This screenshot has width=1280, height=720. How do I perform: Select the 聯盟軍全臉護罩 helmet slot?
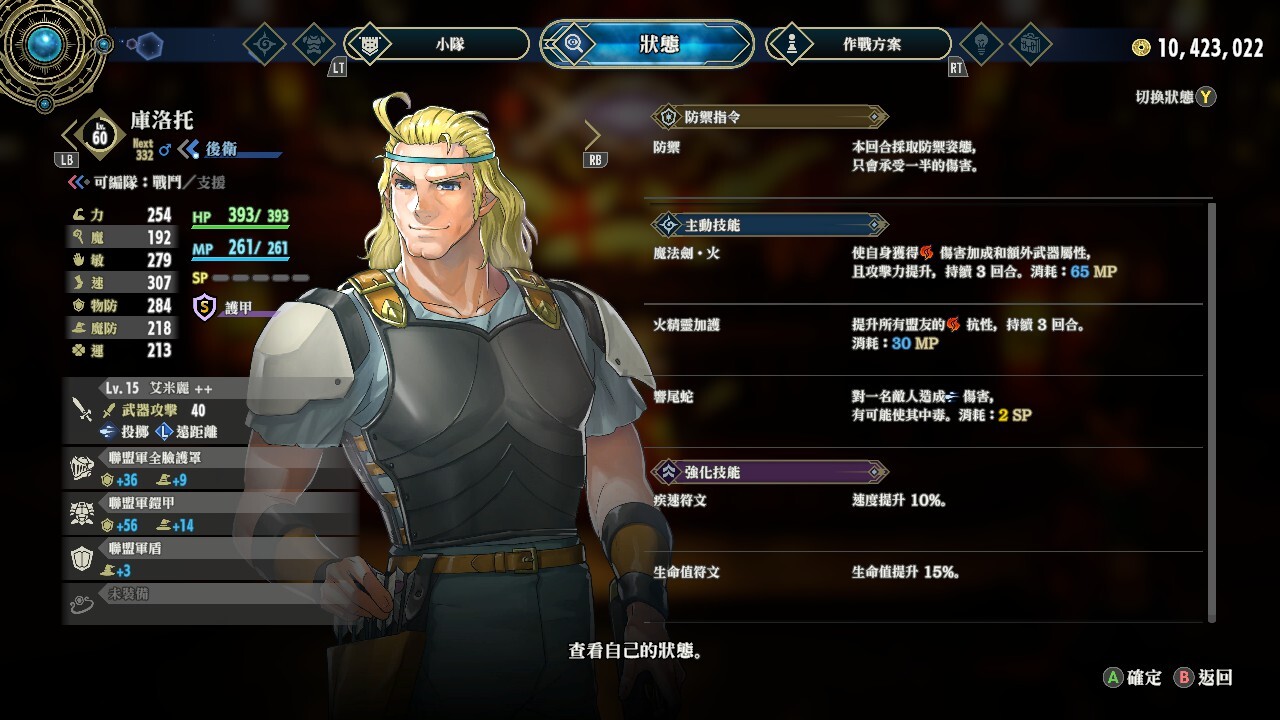coord(210,469)
